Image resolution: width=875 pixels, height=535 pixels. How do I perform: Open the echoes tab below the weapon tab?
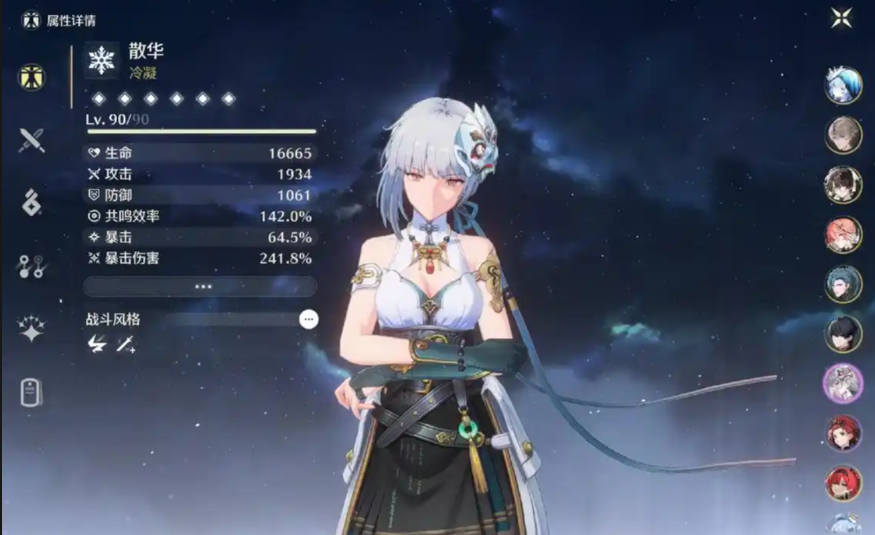click(32, 202)
